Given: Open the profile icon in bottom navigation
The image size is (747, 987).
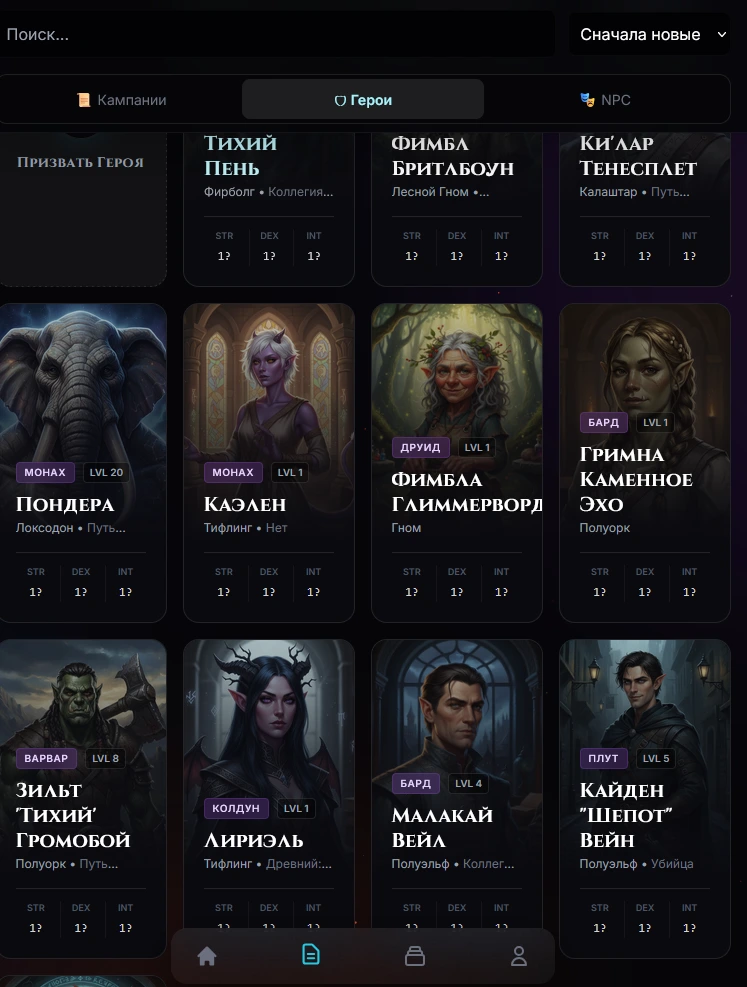Looking at the screenshot, I should (x=519, y=957).
